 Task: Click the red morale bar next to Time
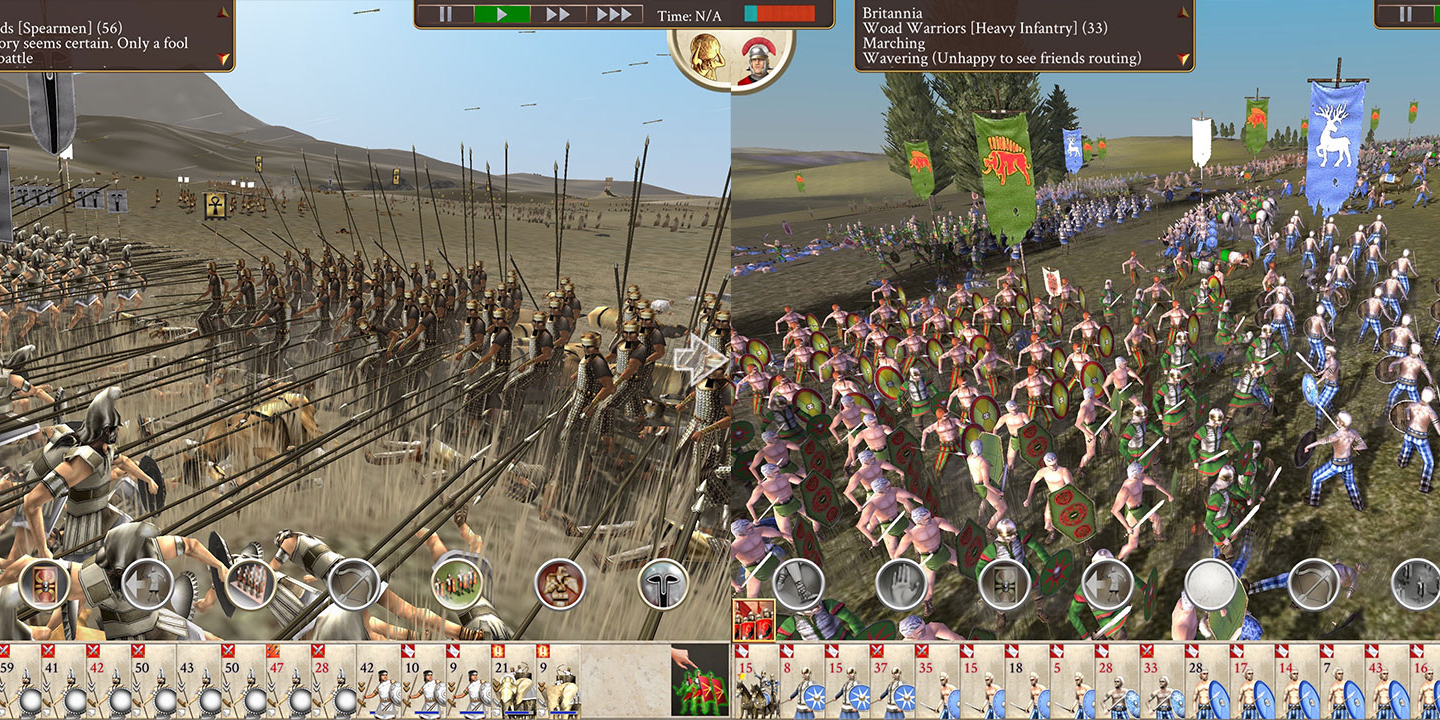tap(785, 14)
